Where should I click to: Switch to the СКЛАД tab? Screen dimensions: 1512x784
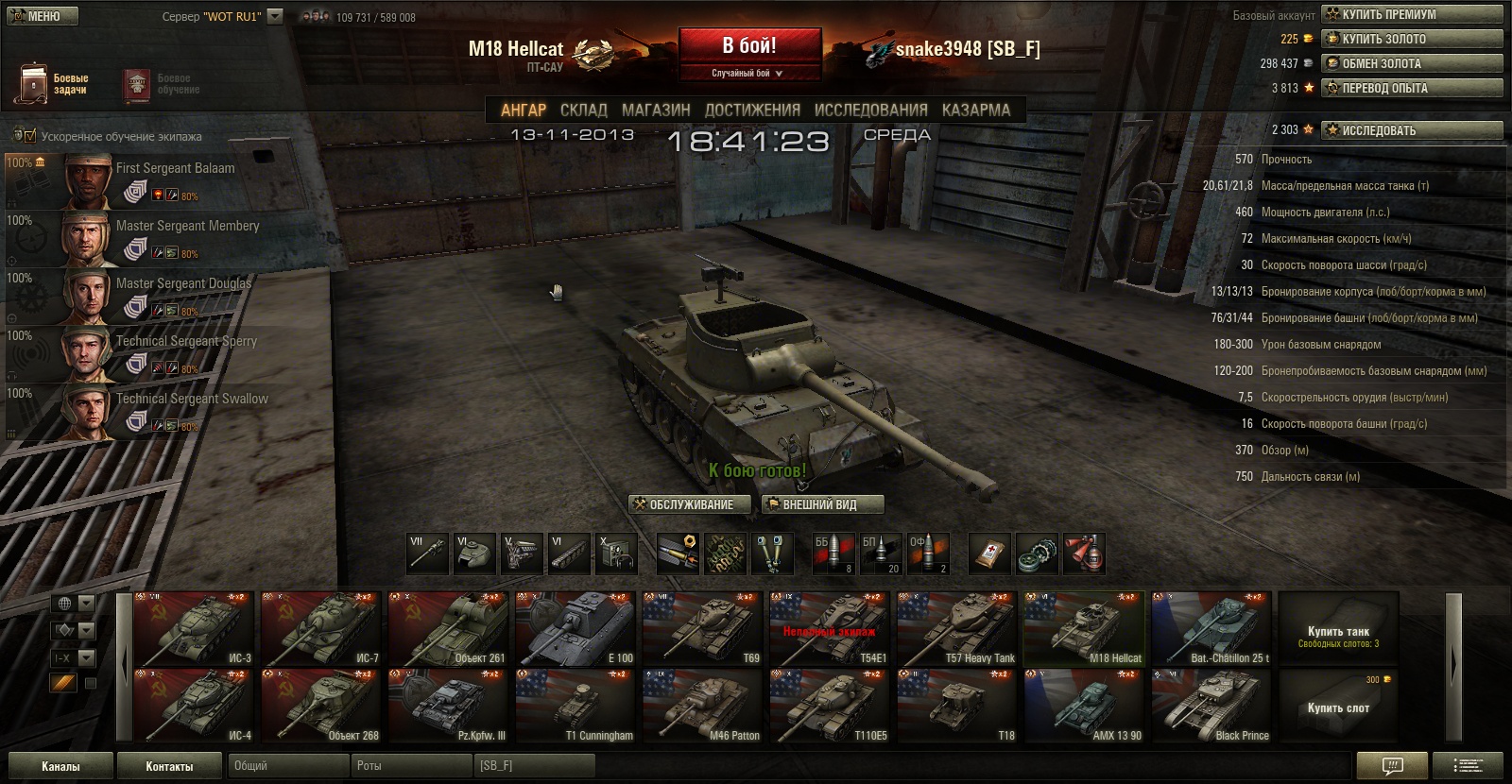tap(583, 110)
